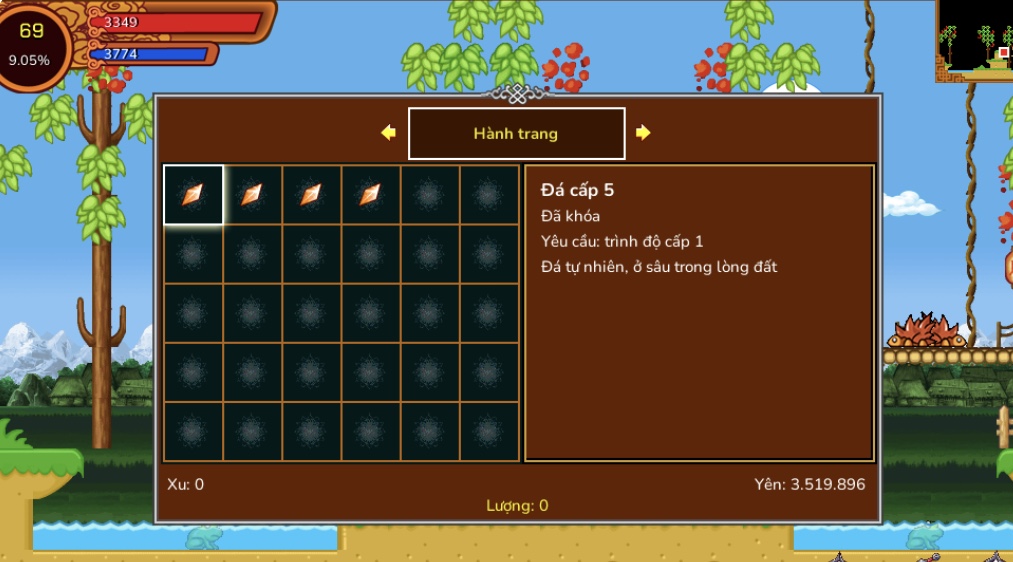1013x562 pixels.
Task: Select the Hành trang tab header
Action: [x=516, y=133]
